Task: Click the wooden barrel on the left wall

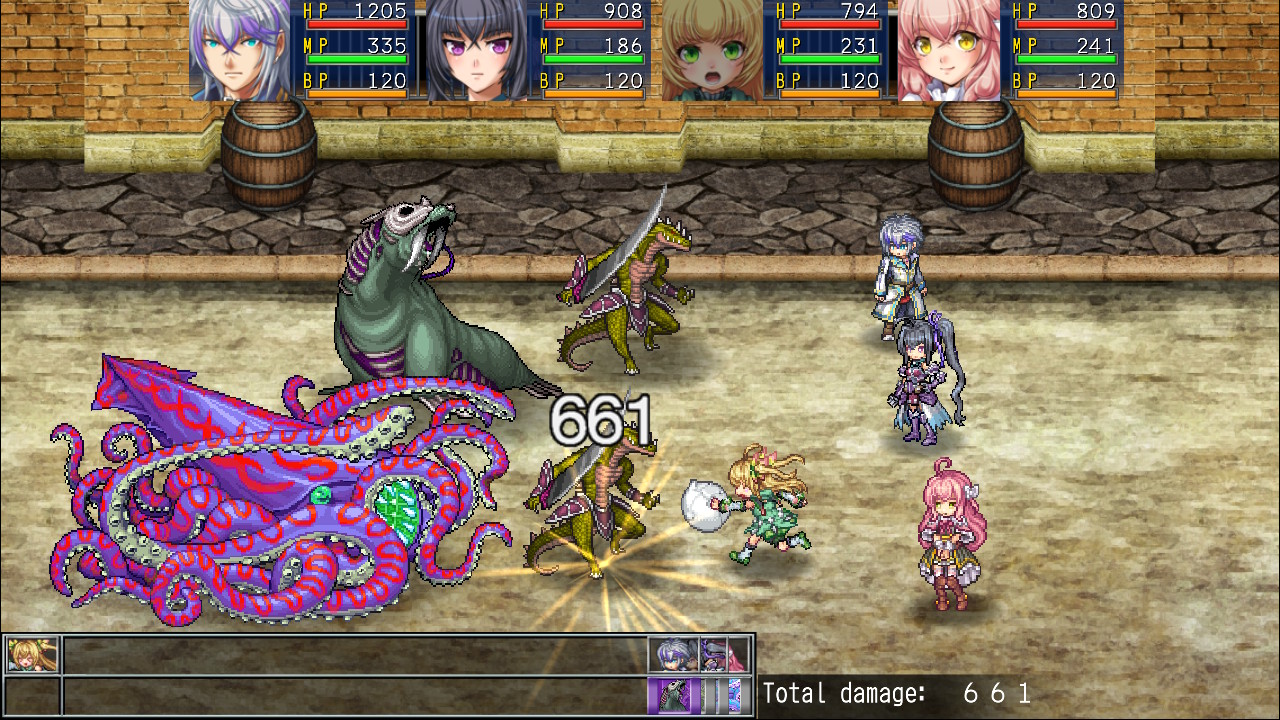Action: (267, 160)
